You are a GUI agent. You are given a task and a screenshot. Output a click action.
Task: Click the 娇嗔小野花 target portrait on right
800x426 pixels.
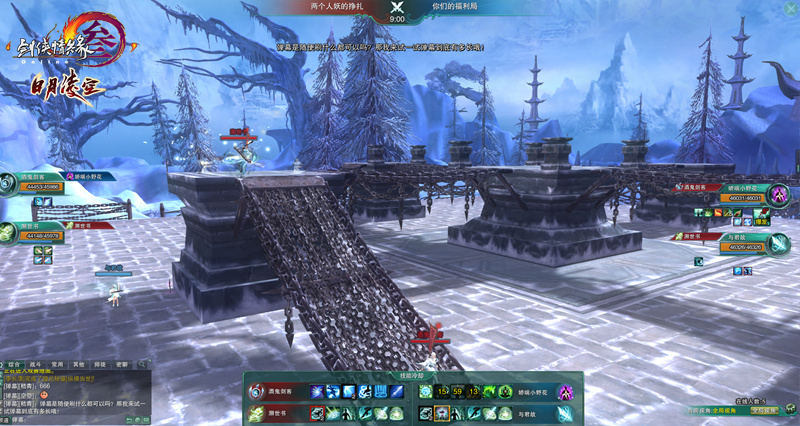point(779,194)
